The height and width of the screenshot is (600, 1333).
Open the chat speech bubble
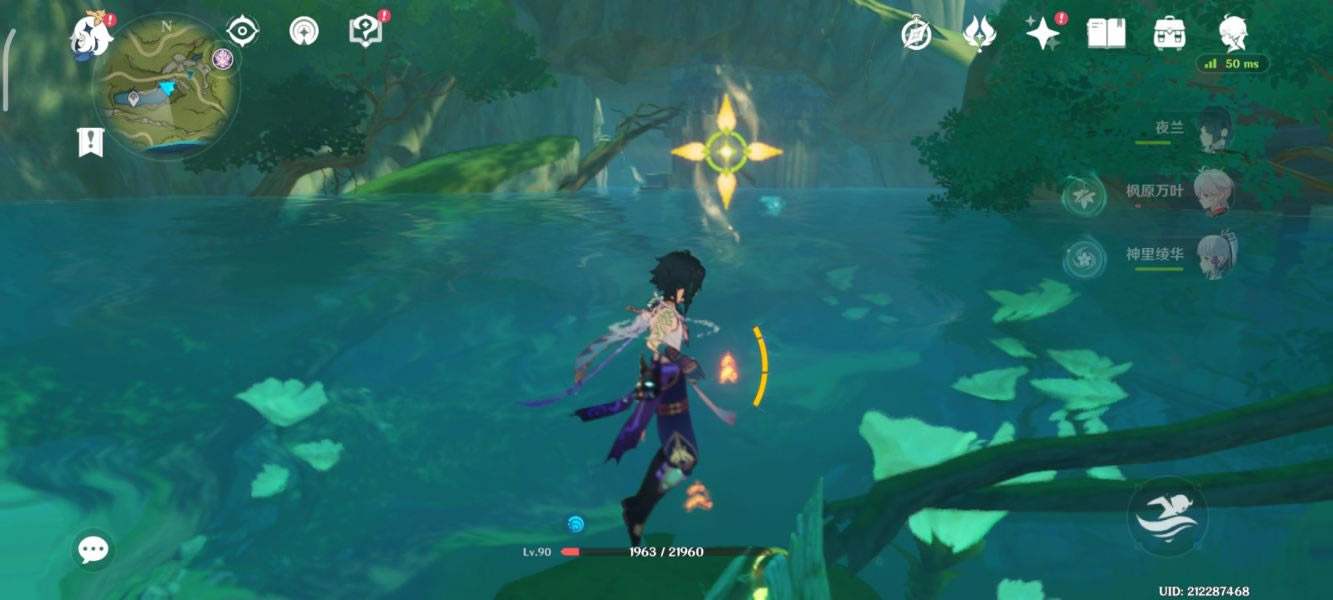(x=93, y=548)
